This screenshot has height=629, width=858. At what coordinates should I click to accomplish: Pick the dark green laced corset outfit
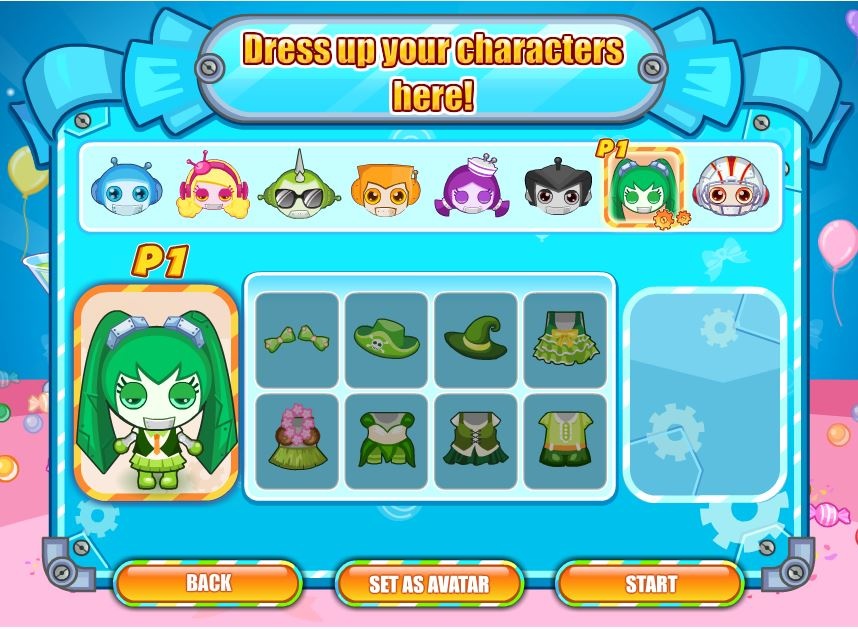click(476, 441)
